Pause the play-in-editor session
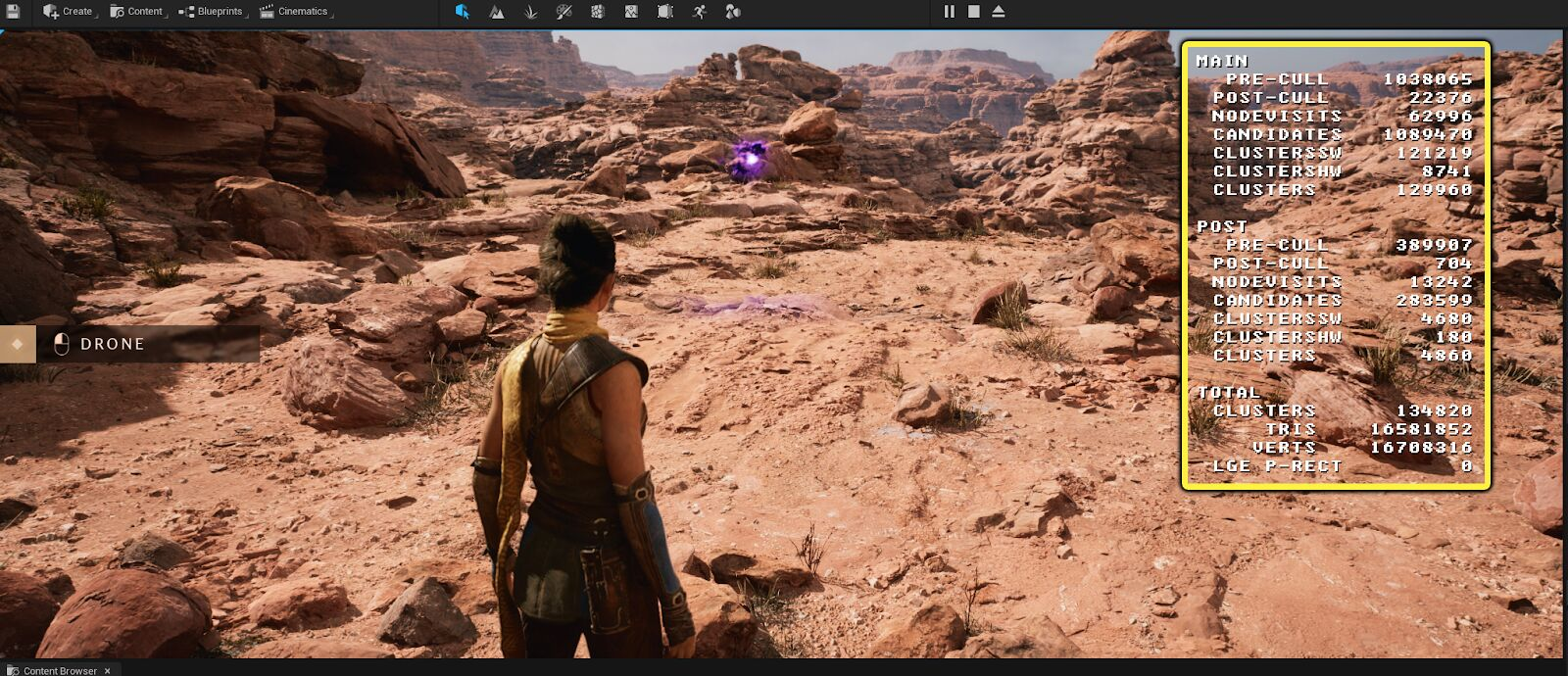Image resolution: width=1568 pixels, height=676 pixels. click(949, 12)
